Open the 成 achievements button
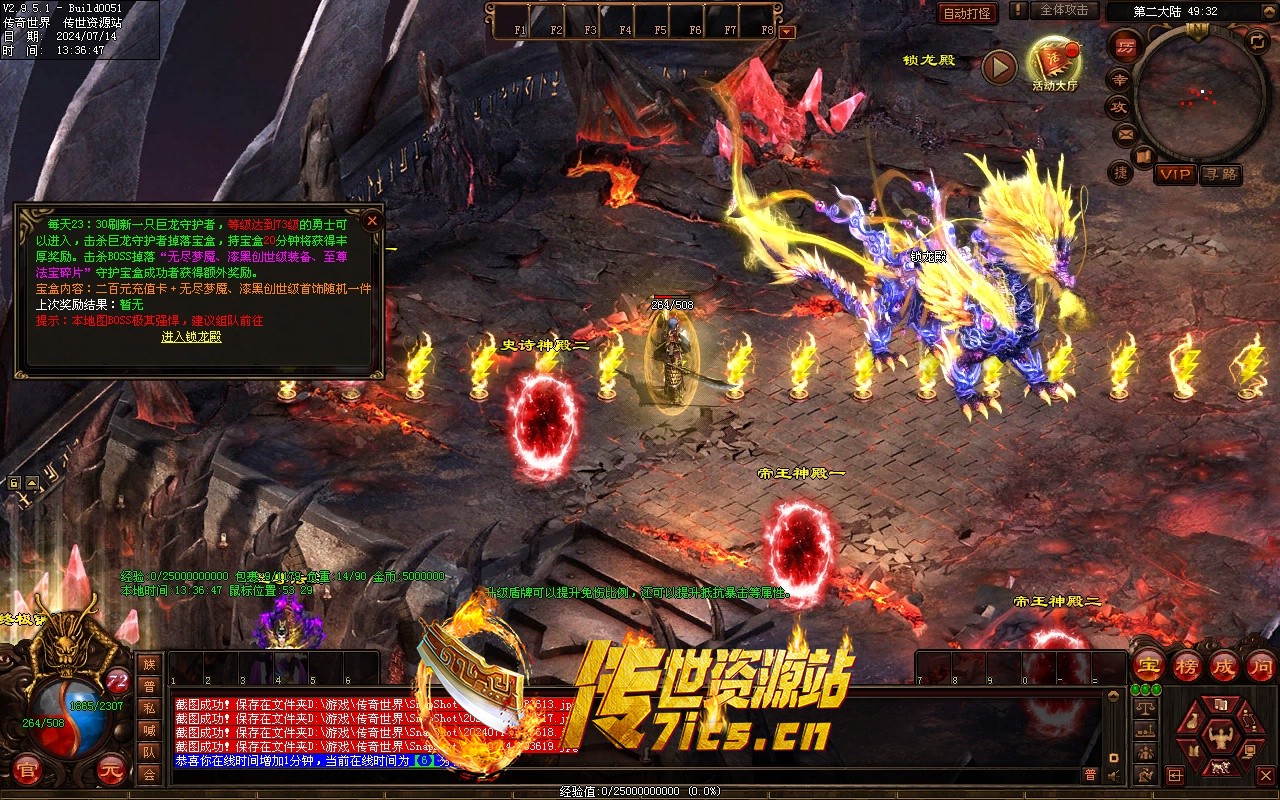1280x800 pixels. [x=1224, y=665]
